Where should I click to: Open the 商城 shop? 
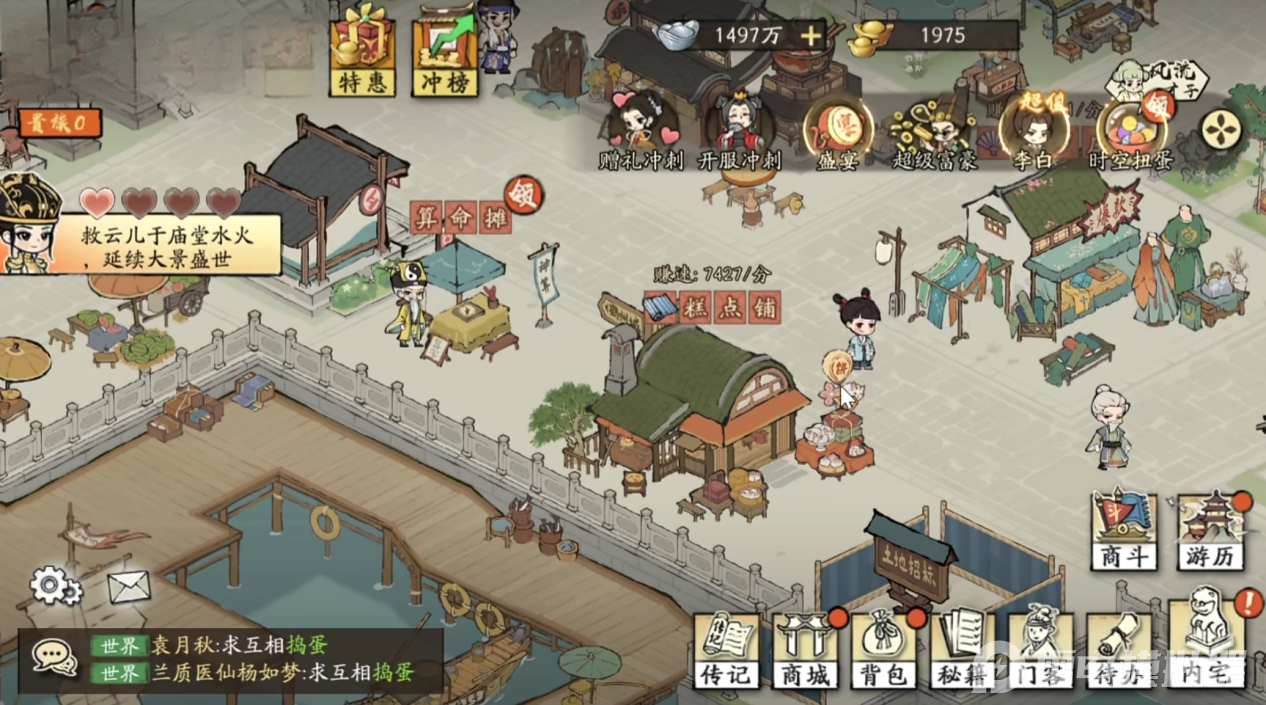[806, 650]
